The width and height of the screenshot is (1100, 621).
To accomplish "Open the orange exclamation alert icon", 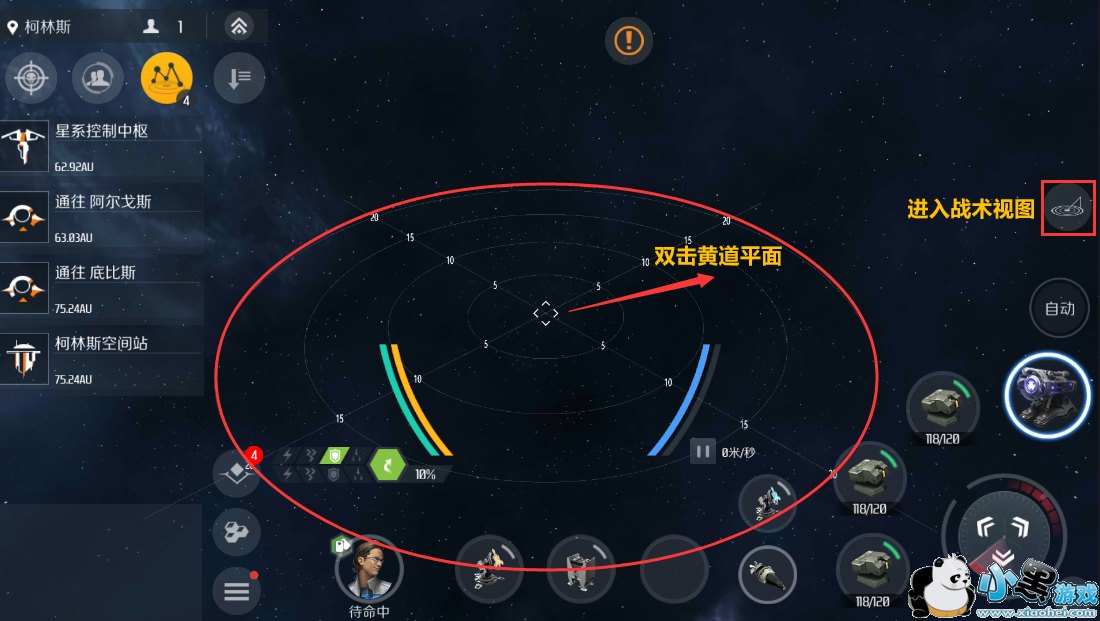I will (x=628, y=40).
